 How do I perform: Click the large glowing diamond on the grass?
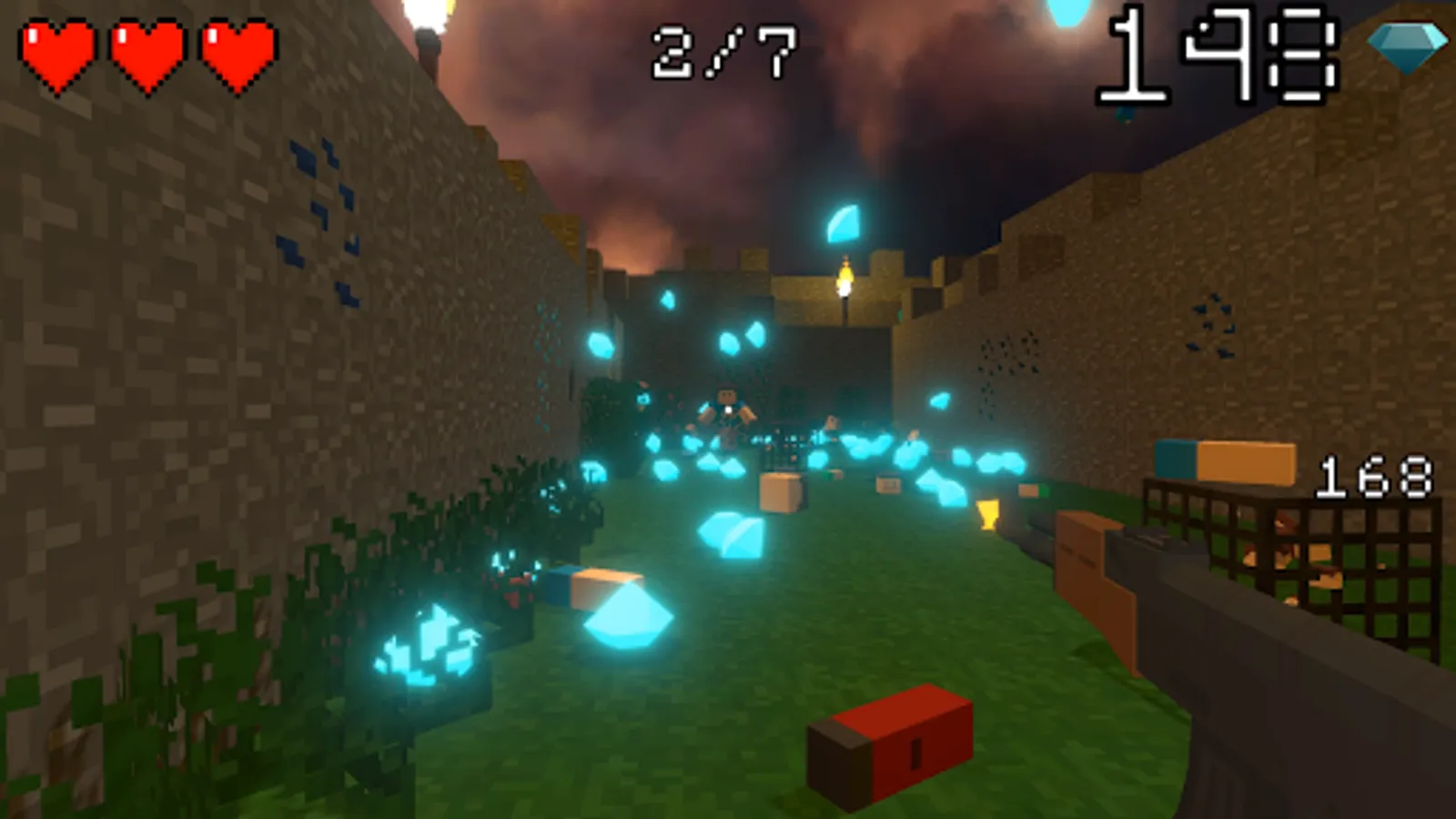point(628,614)
